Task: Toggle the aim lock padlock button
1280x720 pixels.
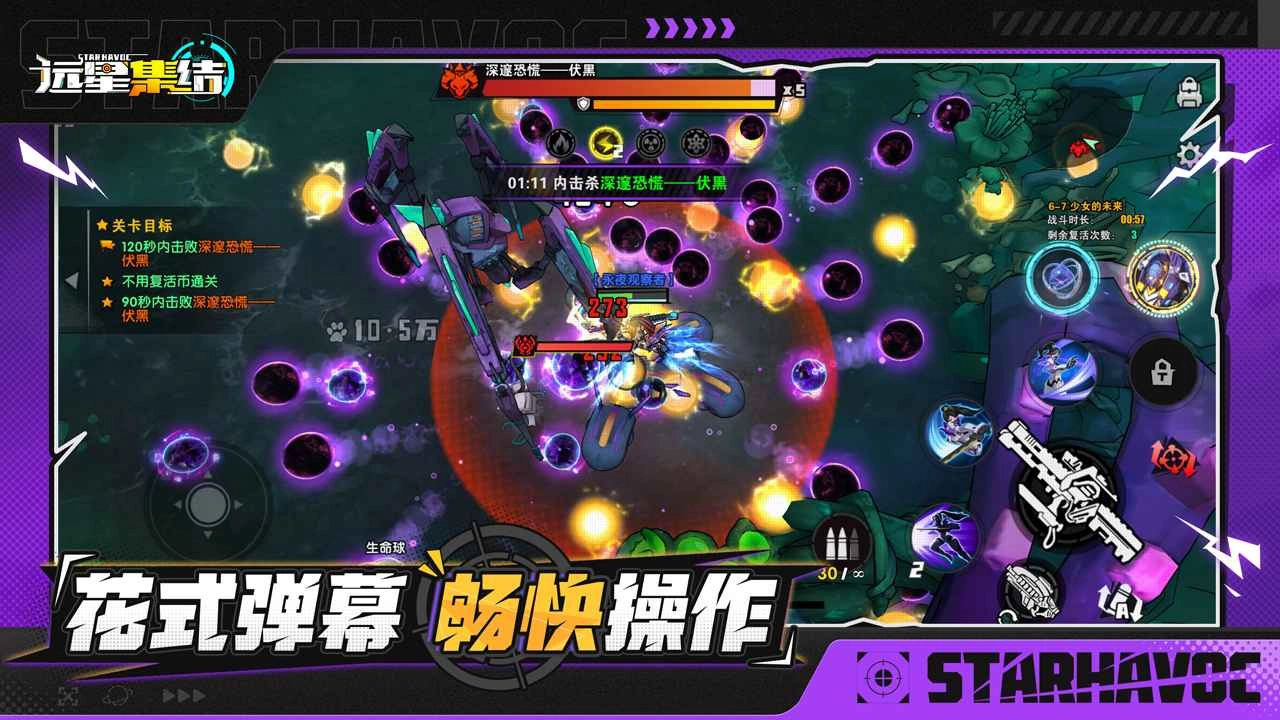Action: pos(1162,371)
